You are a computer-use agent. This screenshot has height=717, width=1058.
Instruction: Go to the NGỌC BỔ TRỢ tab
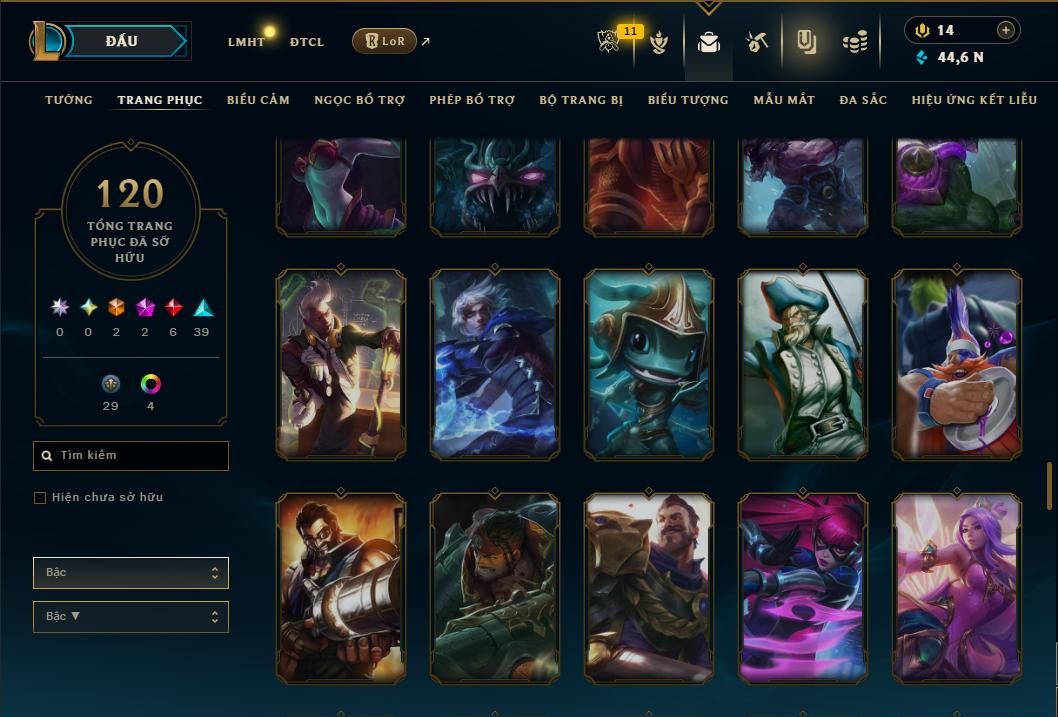point(360,100)
